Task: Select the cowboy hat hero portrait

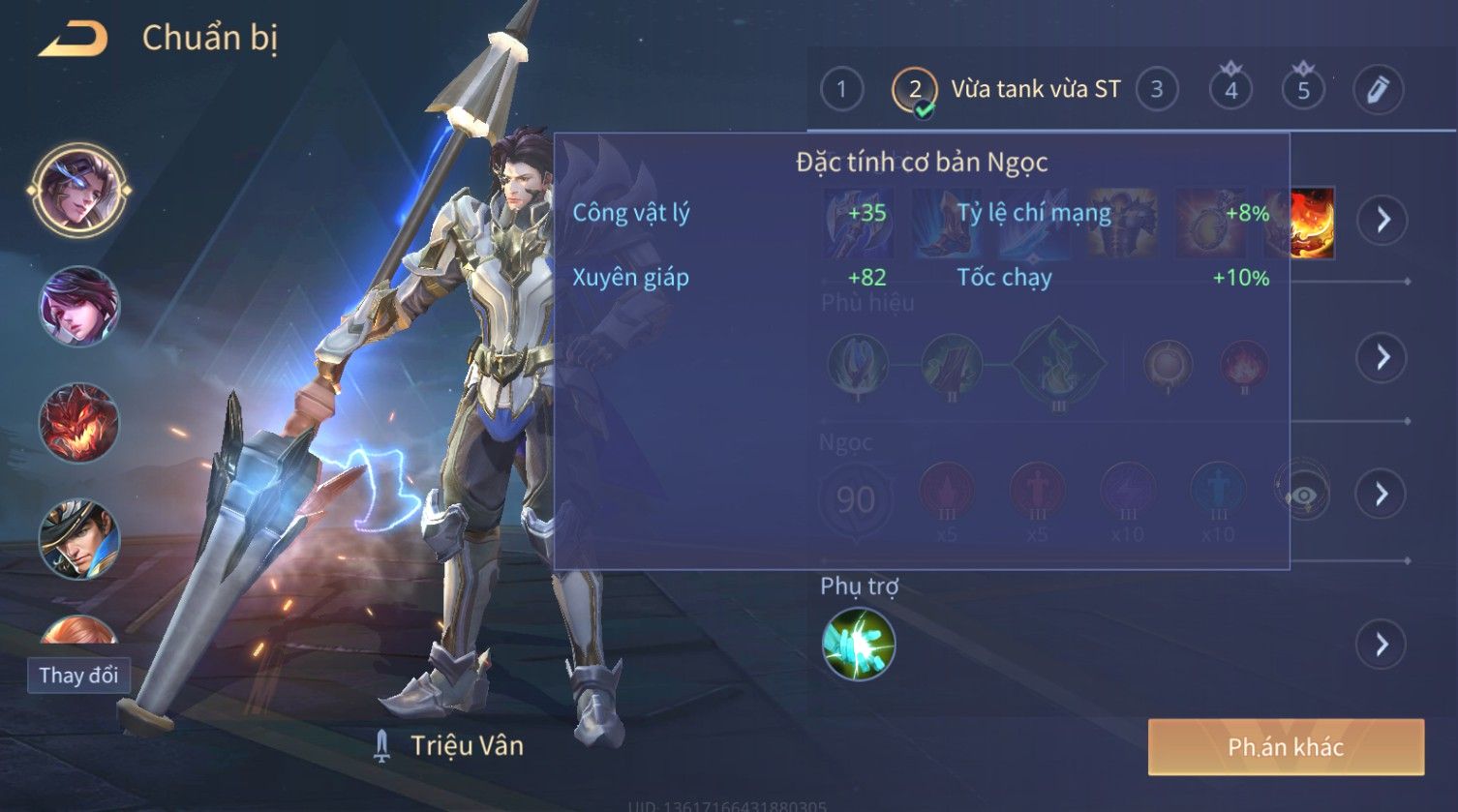Action: 78,539
